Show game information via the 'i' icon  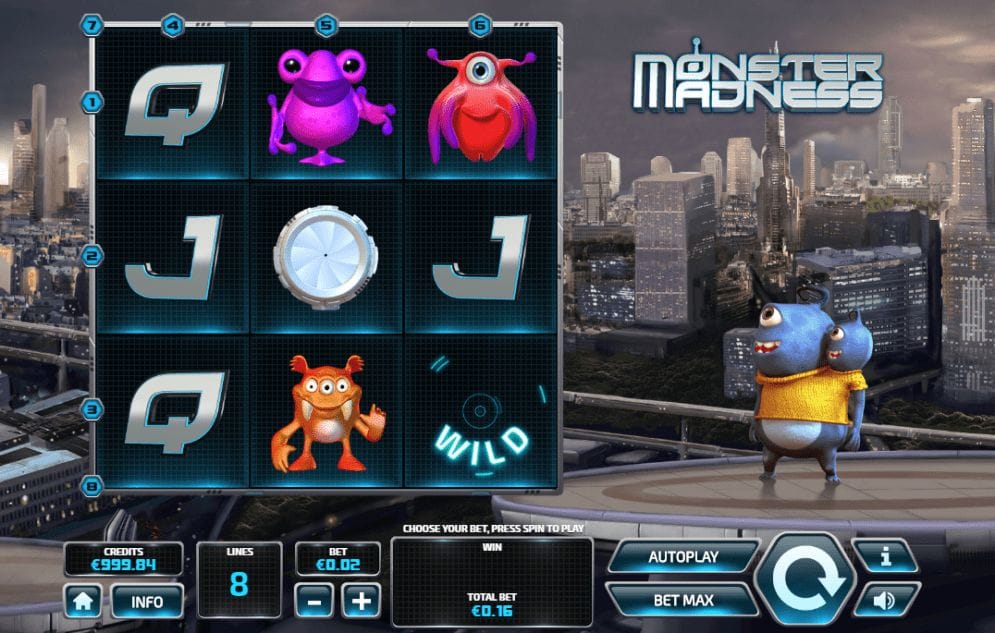[886, 557]
